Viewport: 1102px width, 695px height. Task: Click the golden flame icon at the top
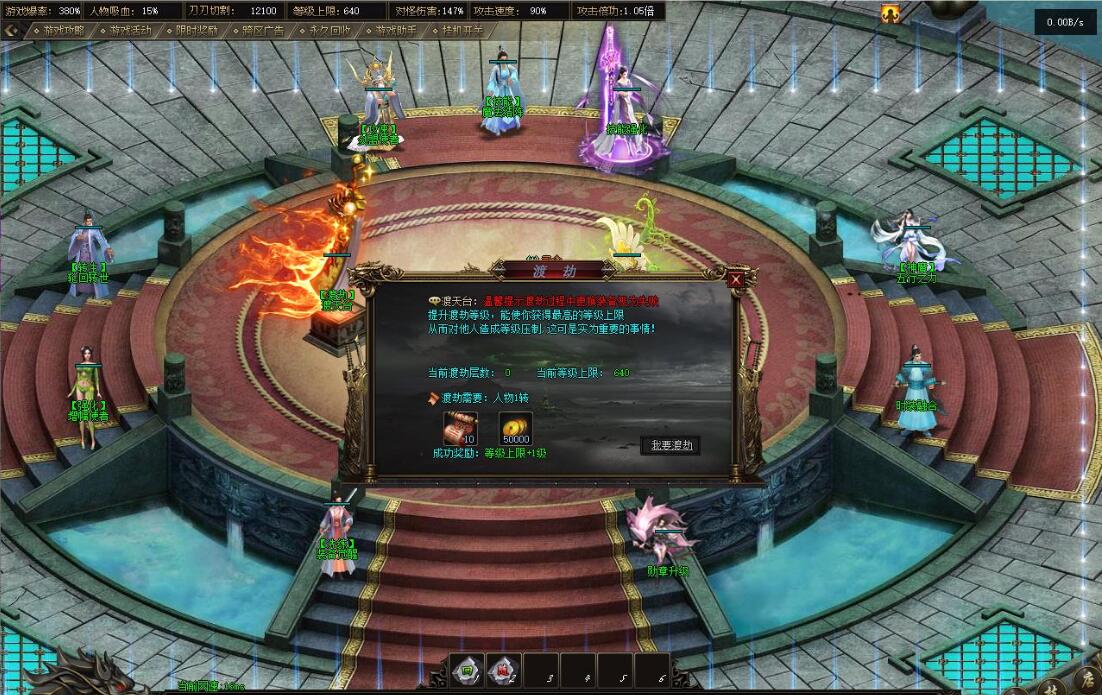(x=889, y=13)
